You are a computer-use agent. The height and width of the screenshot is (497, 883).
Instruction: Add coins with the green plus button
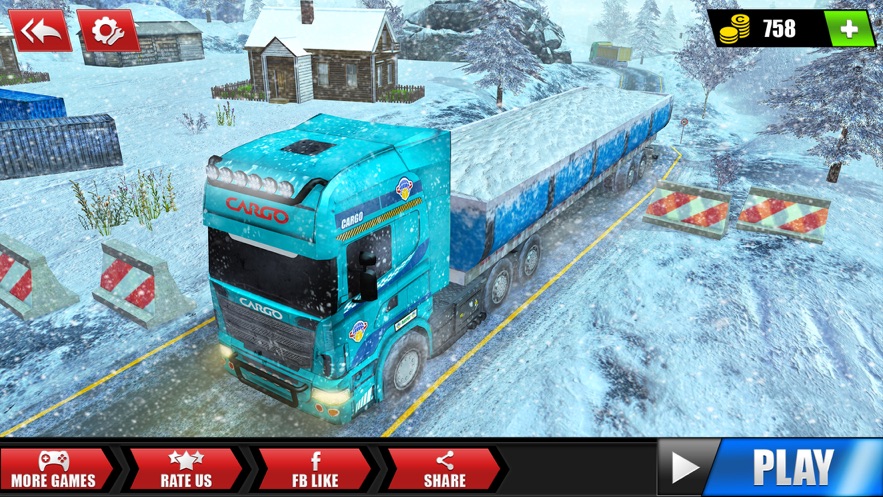(850, 29)
